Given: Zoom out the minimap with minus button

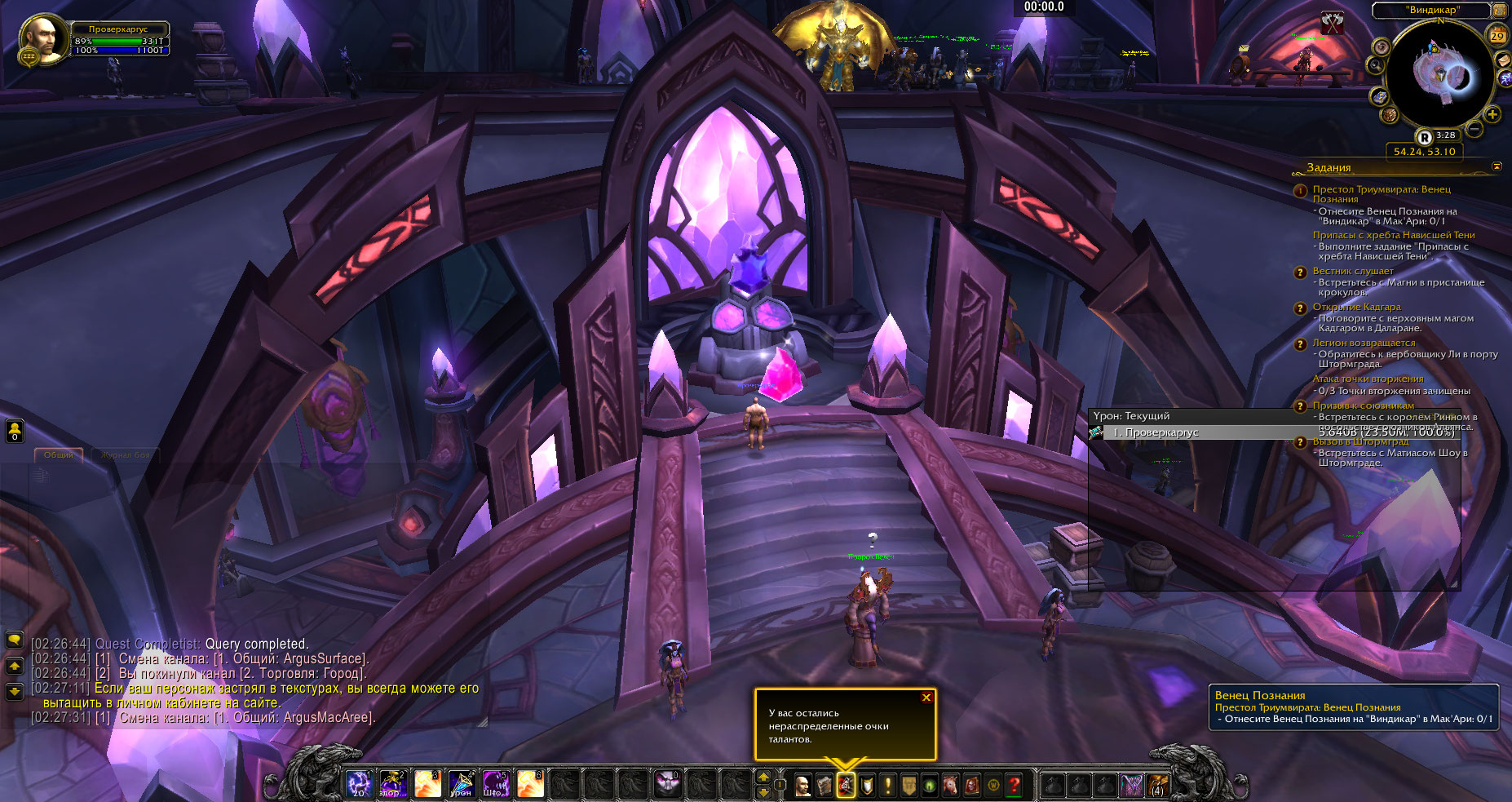Looking at the screenshot, I should click(x=1474, y=129).
